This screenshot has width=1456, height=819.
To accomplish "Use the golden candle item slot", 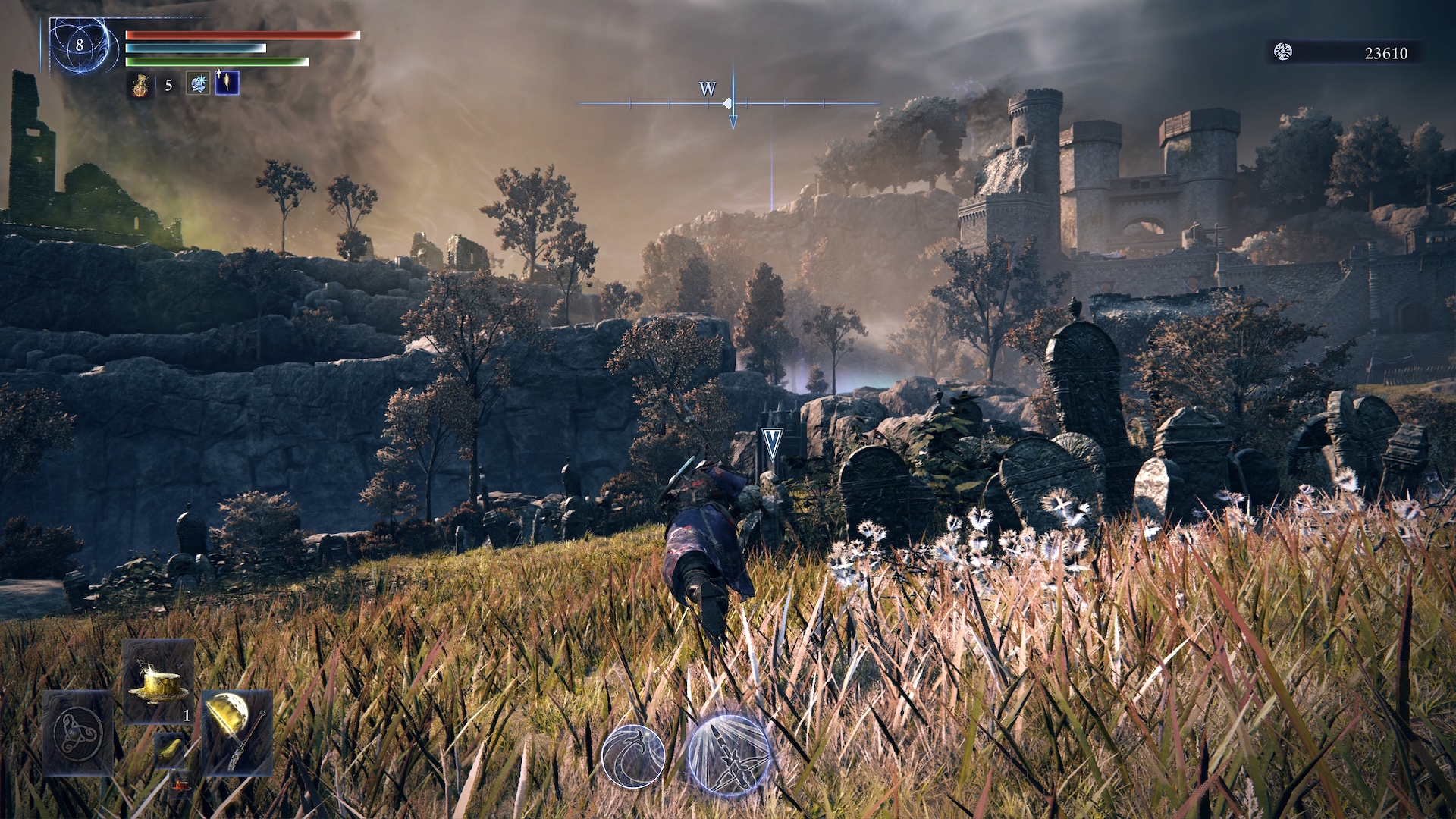I will 158,682.
